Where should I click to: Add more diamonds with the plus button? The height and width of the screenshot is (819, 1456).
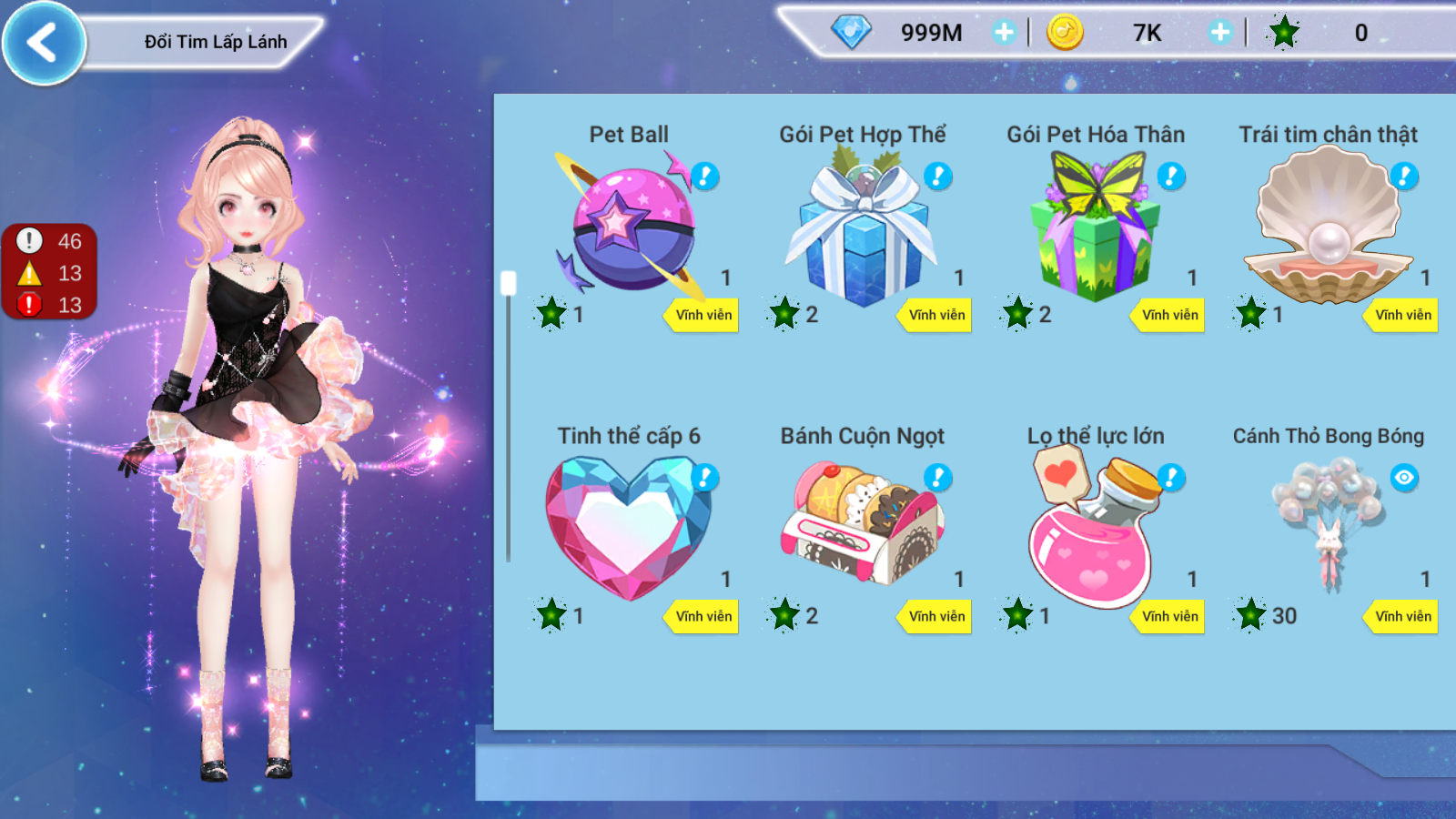point(1004,33)
